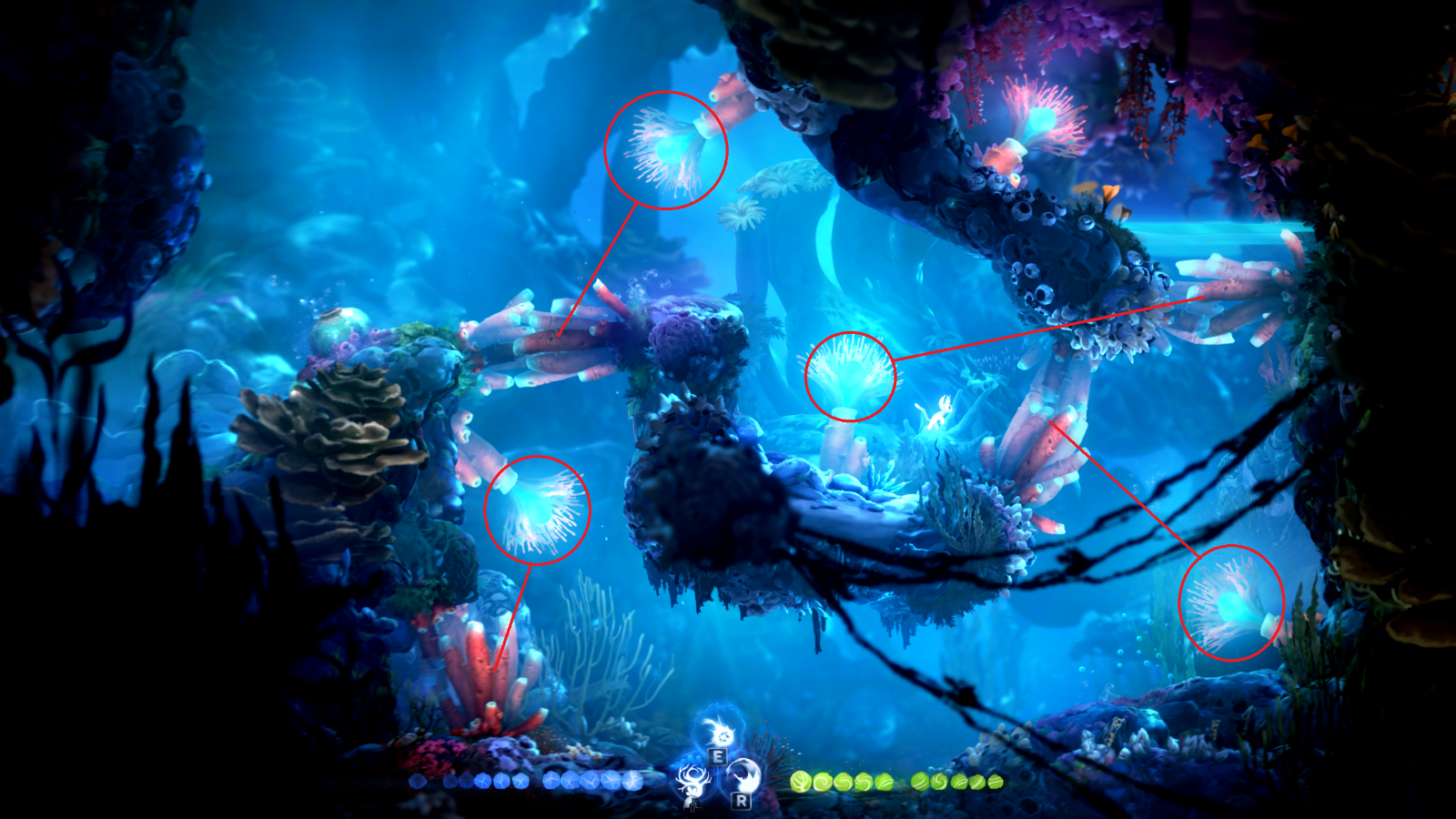Select the swirling crescent ability icon beside the R key
Viewport: 1456px width, 819px height.
click(743, 775)
